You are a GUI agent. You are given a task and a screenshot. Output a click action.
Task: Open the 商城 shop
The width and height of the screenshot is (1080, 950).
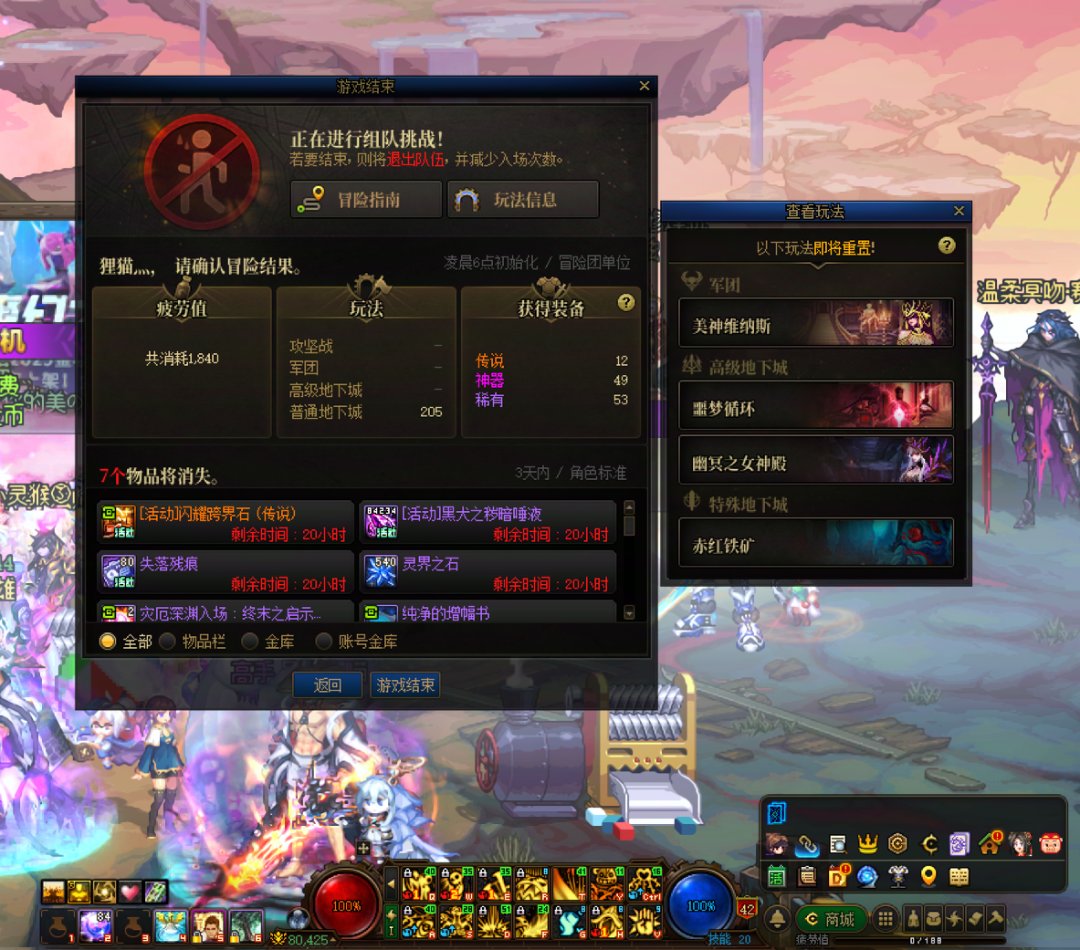tap(830, 919)
